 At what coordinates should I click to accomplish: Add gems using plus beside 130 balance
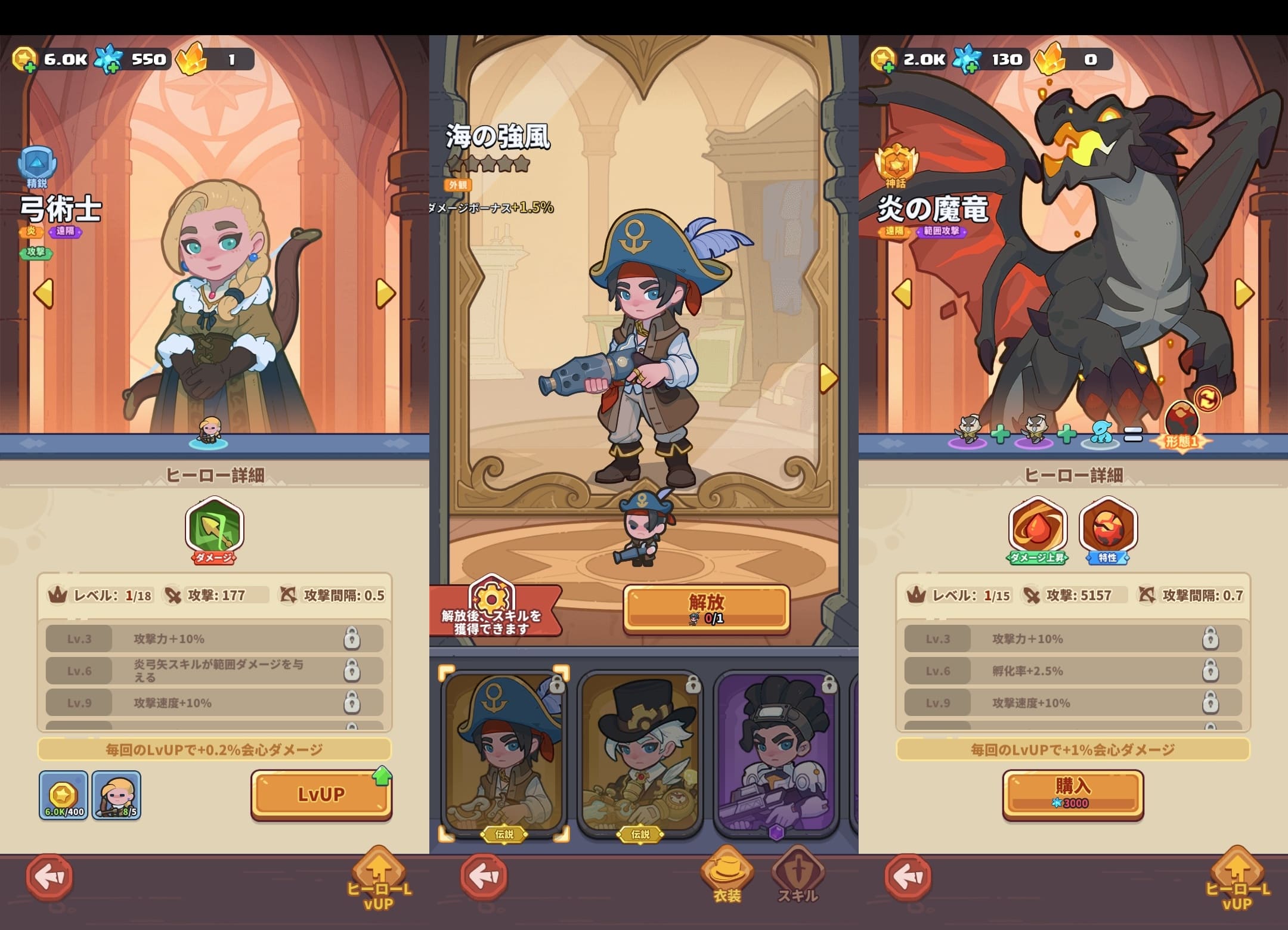pos(971,67)
